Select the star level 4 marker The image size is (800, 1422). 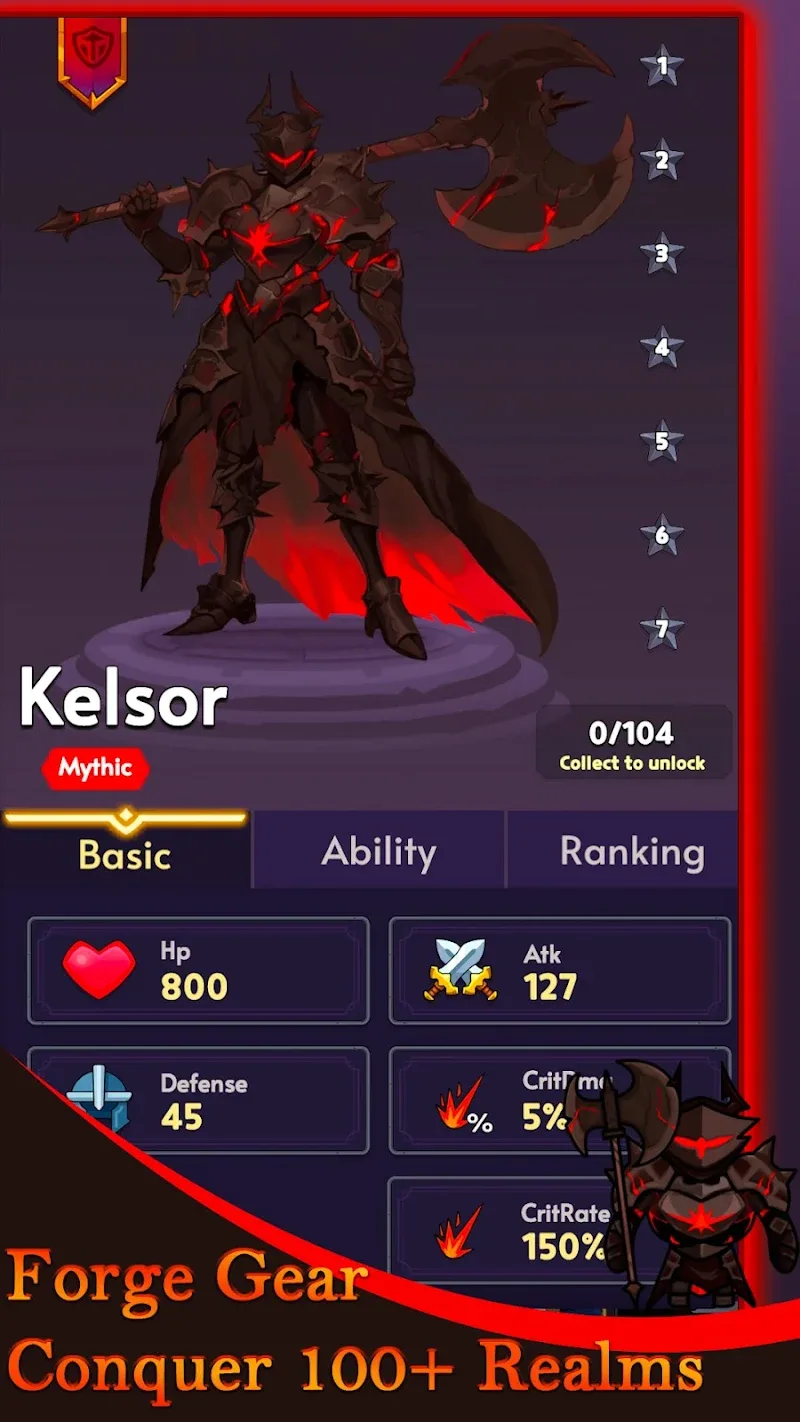tap(661, 348)
